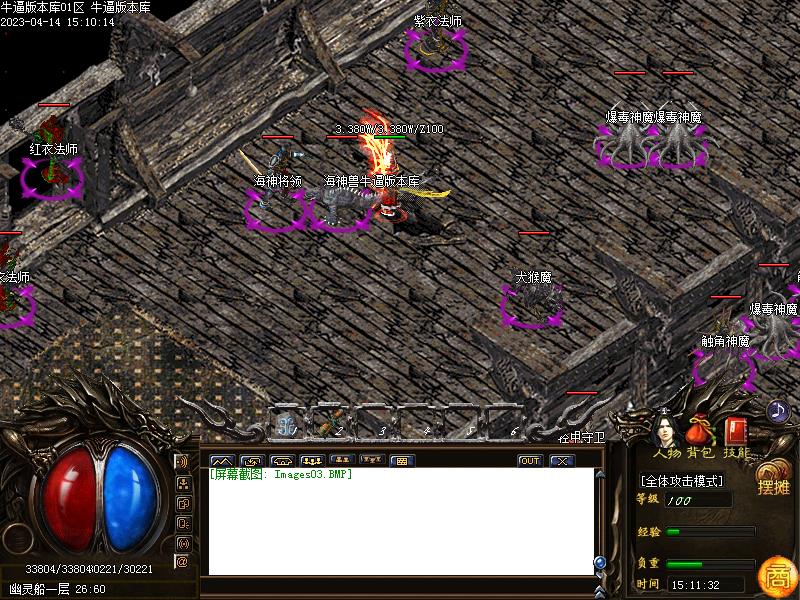The height and width of the screenshot is (600, 800).
Task: Open the 商 shop coin button
Action: [776, 575]
